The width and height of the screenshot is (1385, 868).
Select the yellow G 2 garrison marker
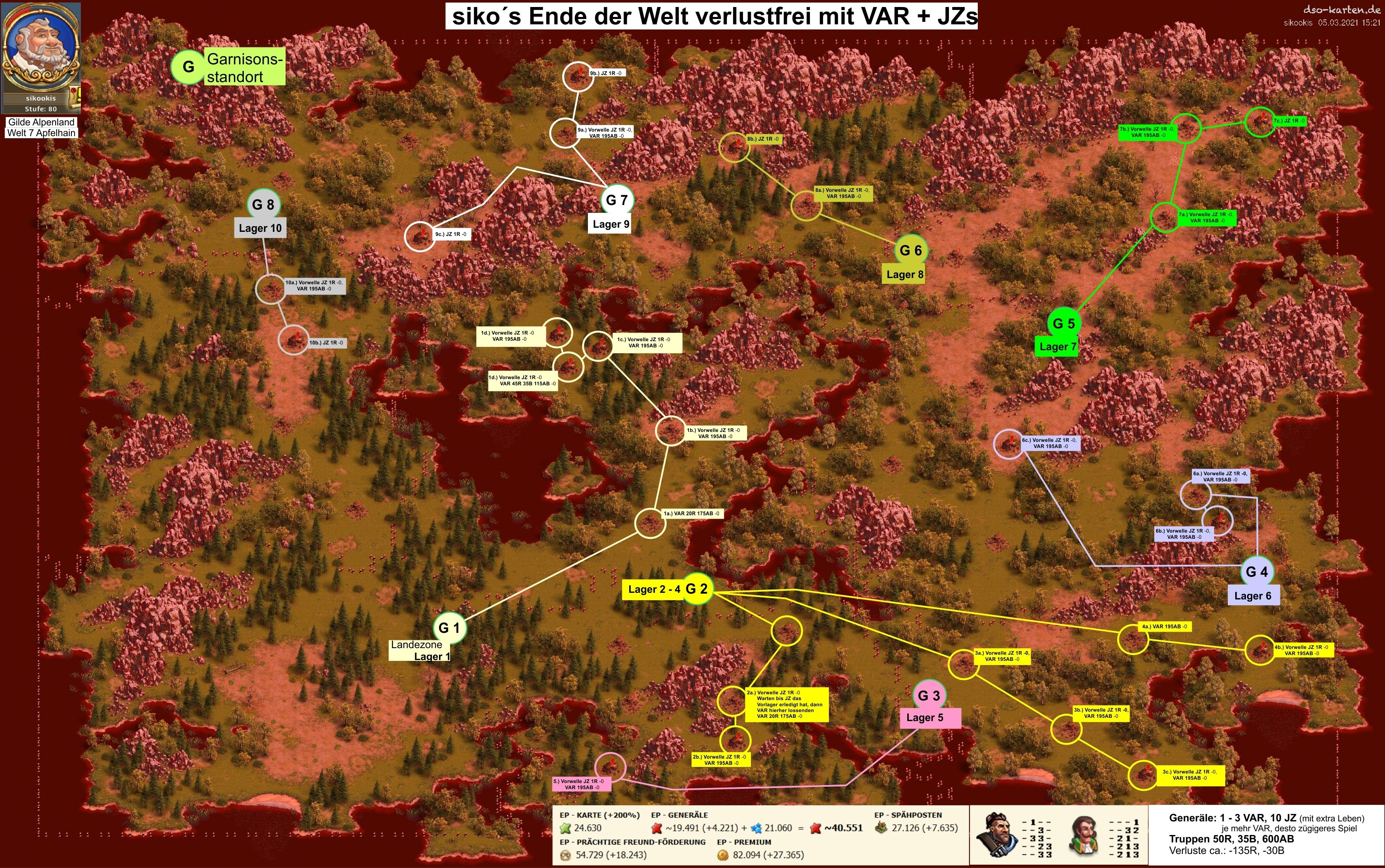click(697, 588)
